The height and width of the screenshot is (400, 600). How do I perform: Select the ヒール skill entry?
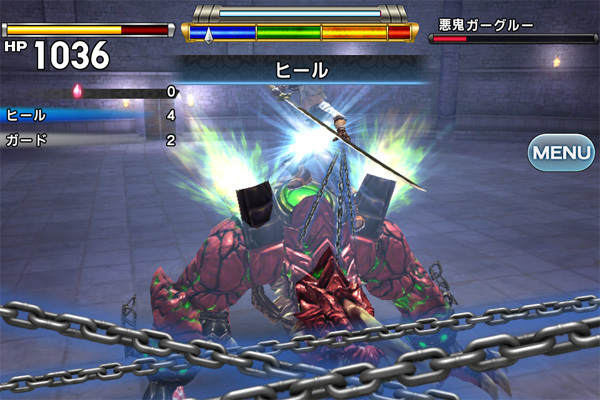point(90,115)
